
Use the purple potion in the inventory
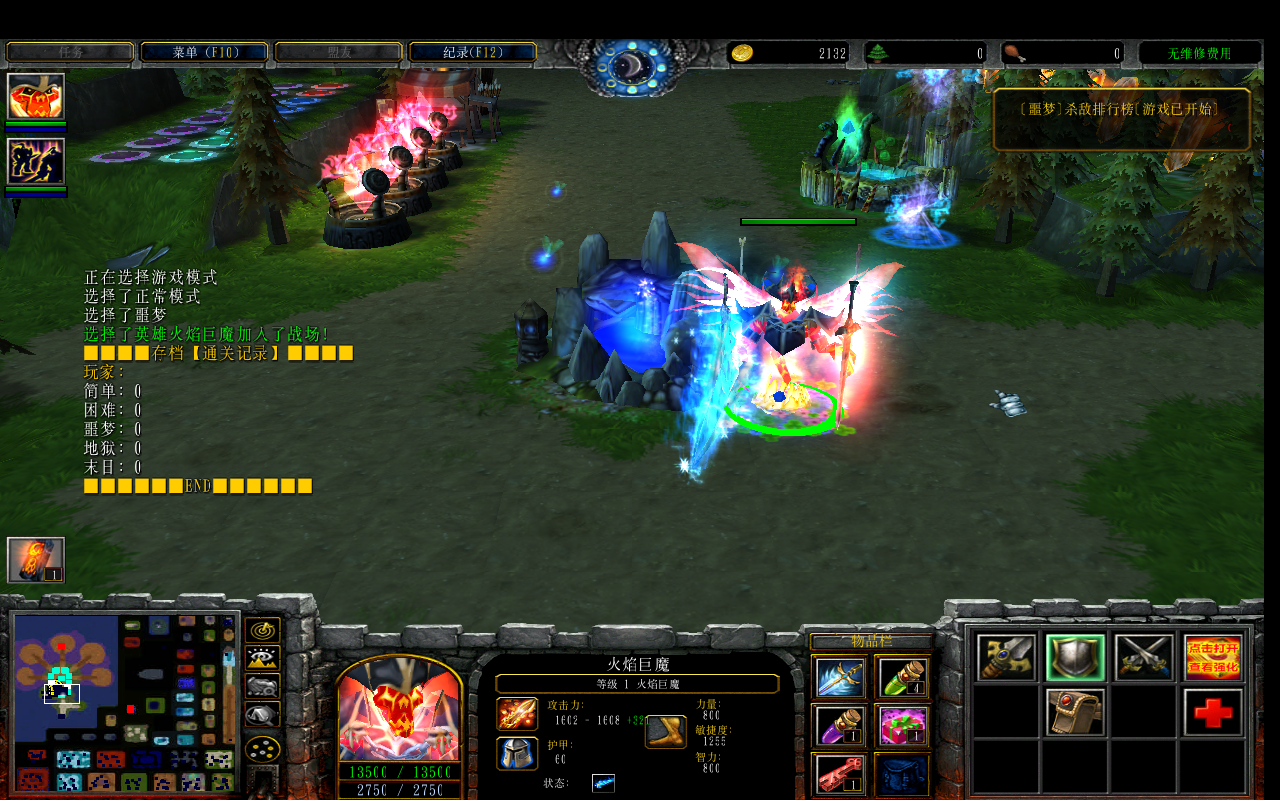tap(838, 725)
